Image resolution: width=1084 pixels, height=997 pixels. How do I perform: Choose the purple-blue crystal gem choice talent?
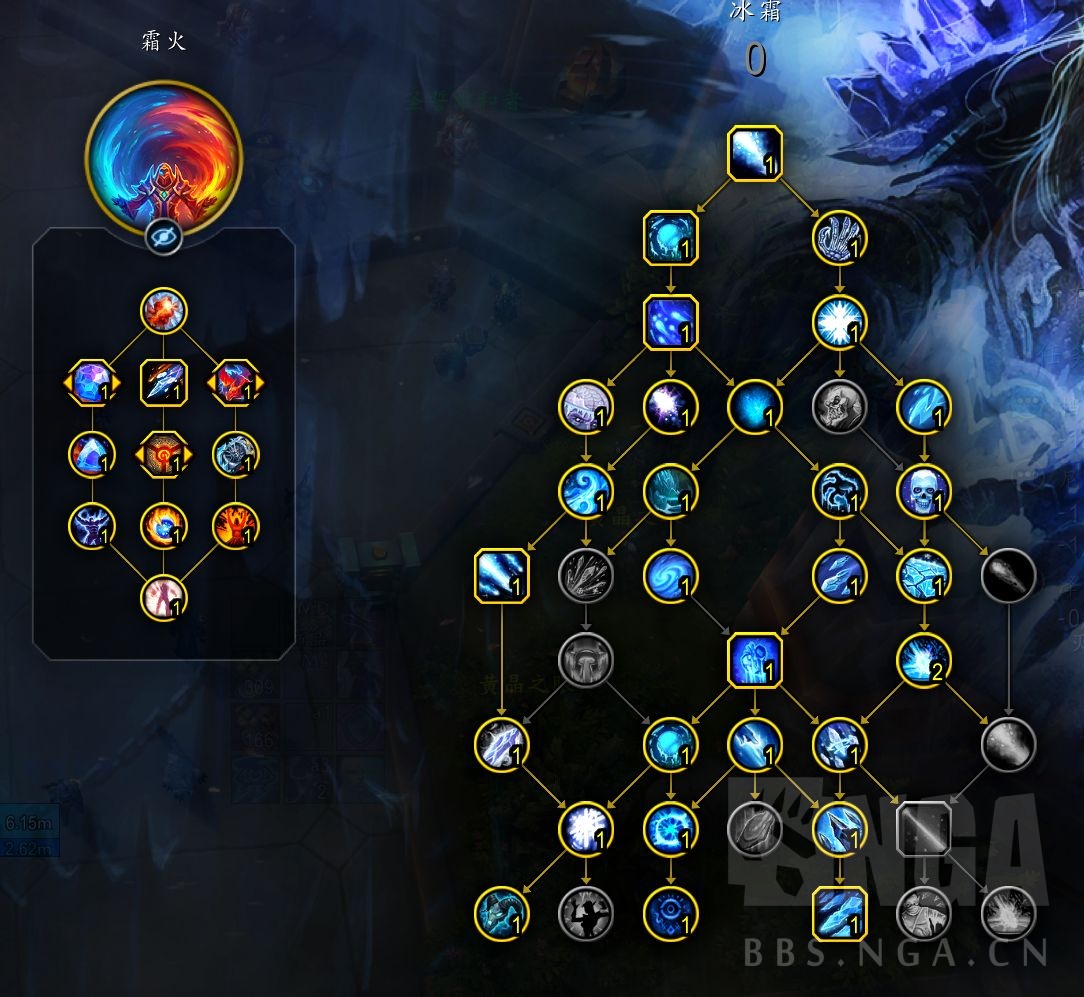(x=93, y=382)
